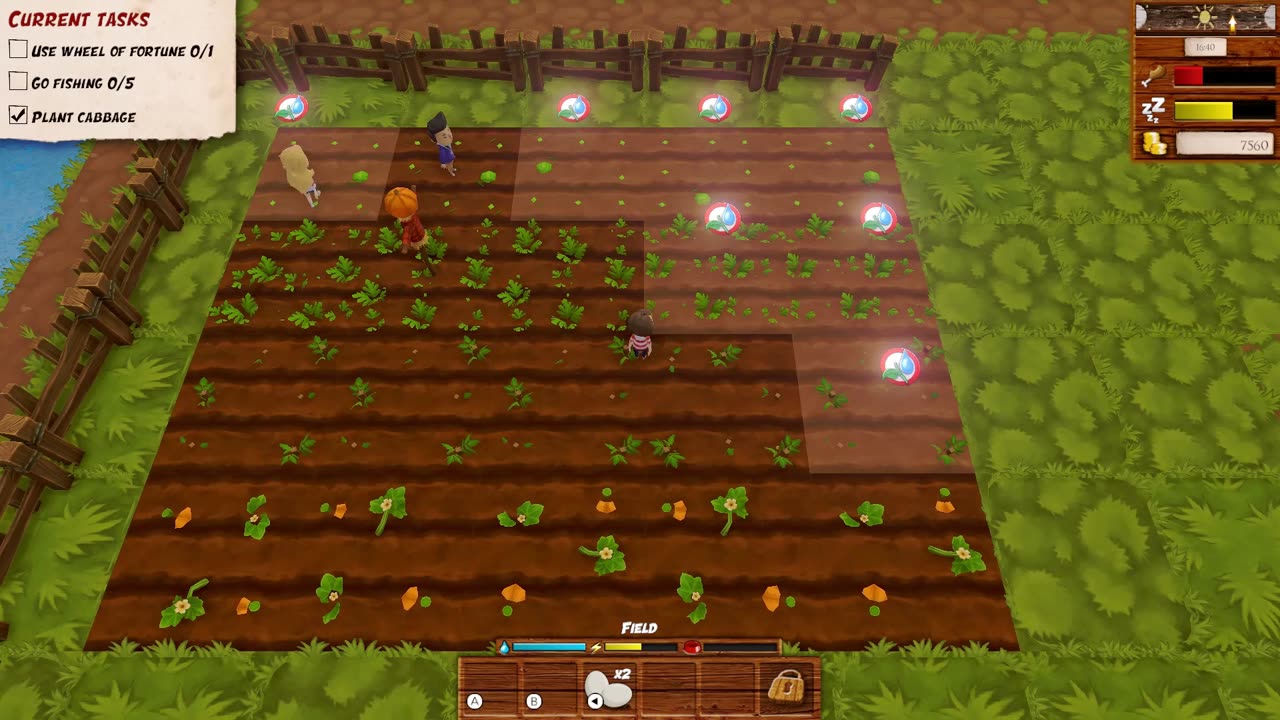1280x720 pixels.
Task: Open the padlocked basket bag icon
Action: (x=786, y=688)
